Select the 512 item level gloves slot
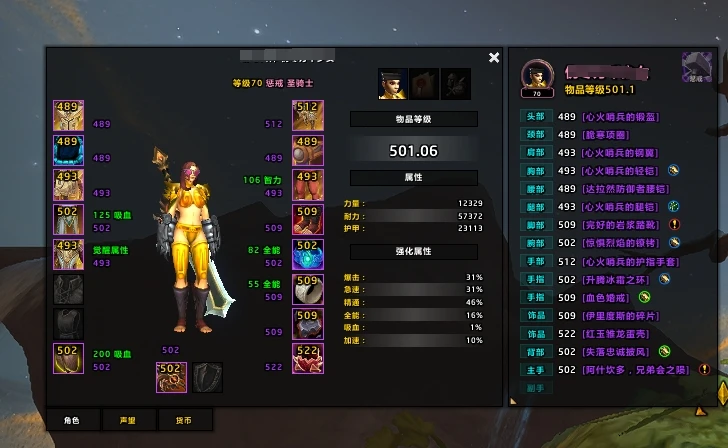The width and height of the screenshot is (728, 448). click(308, 112)
